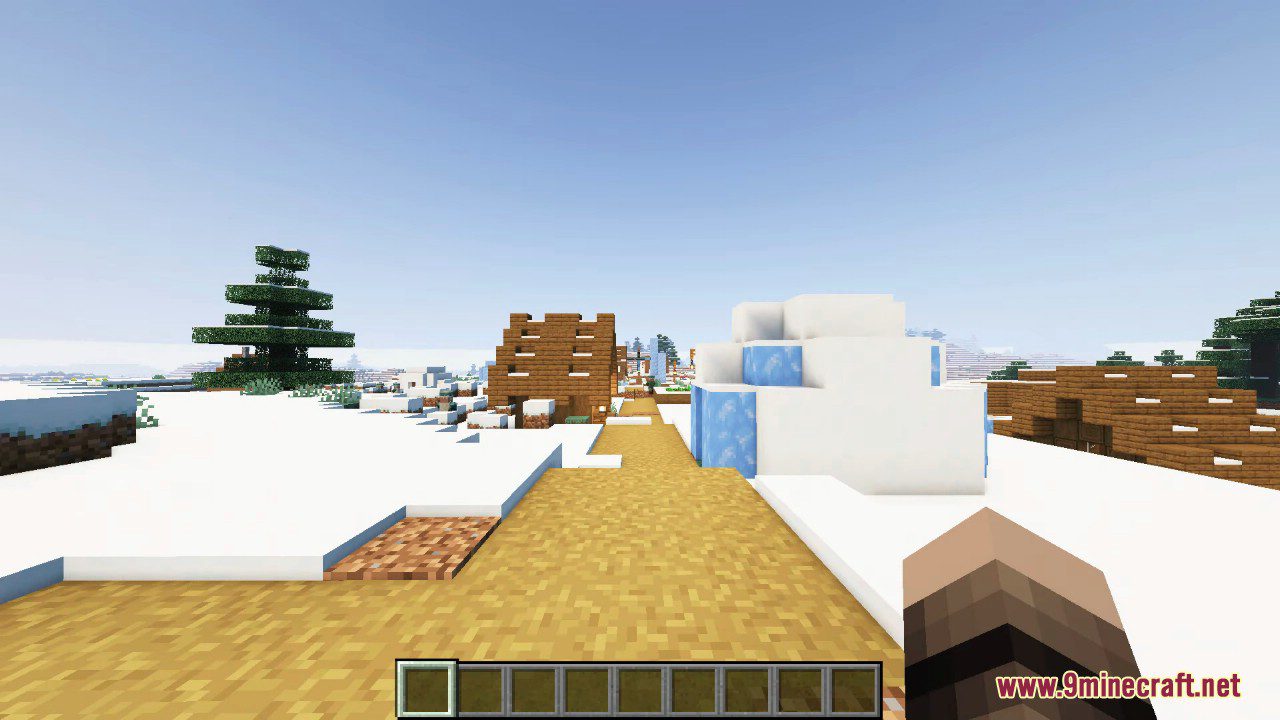
Task: Click the highlighted selected hotbar slot border
Action: click(x=426, y=686)
